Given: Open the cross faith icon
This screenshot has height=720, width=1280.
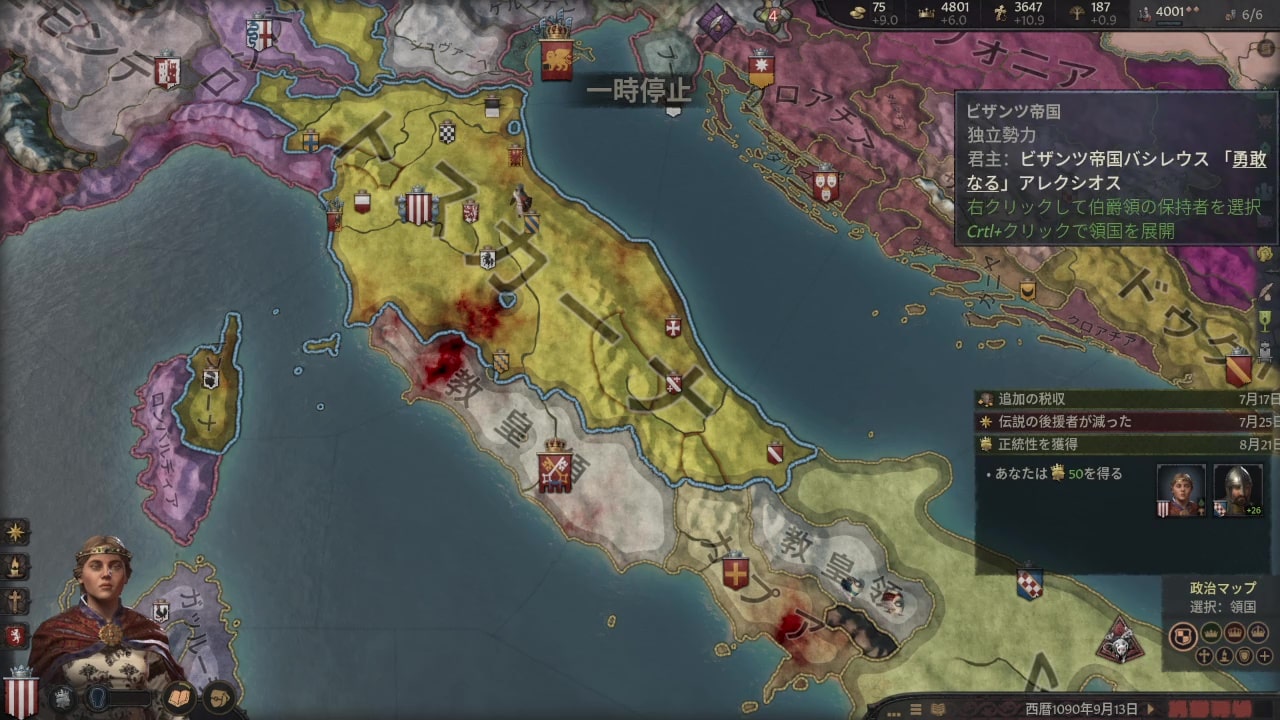Looking at the screenshot, I should coord(16,601).
